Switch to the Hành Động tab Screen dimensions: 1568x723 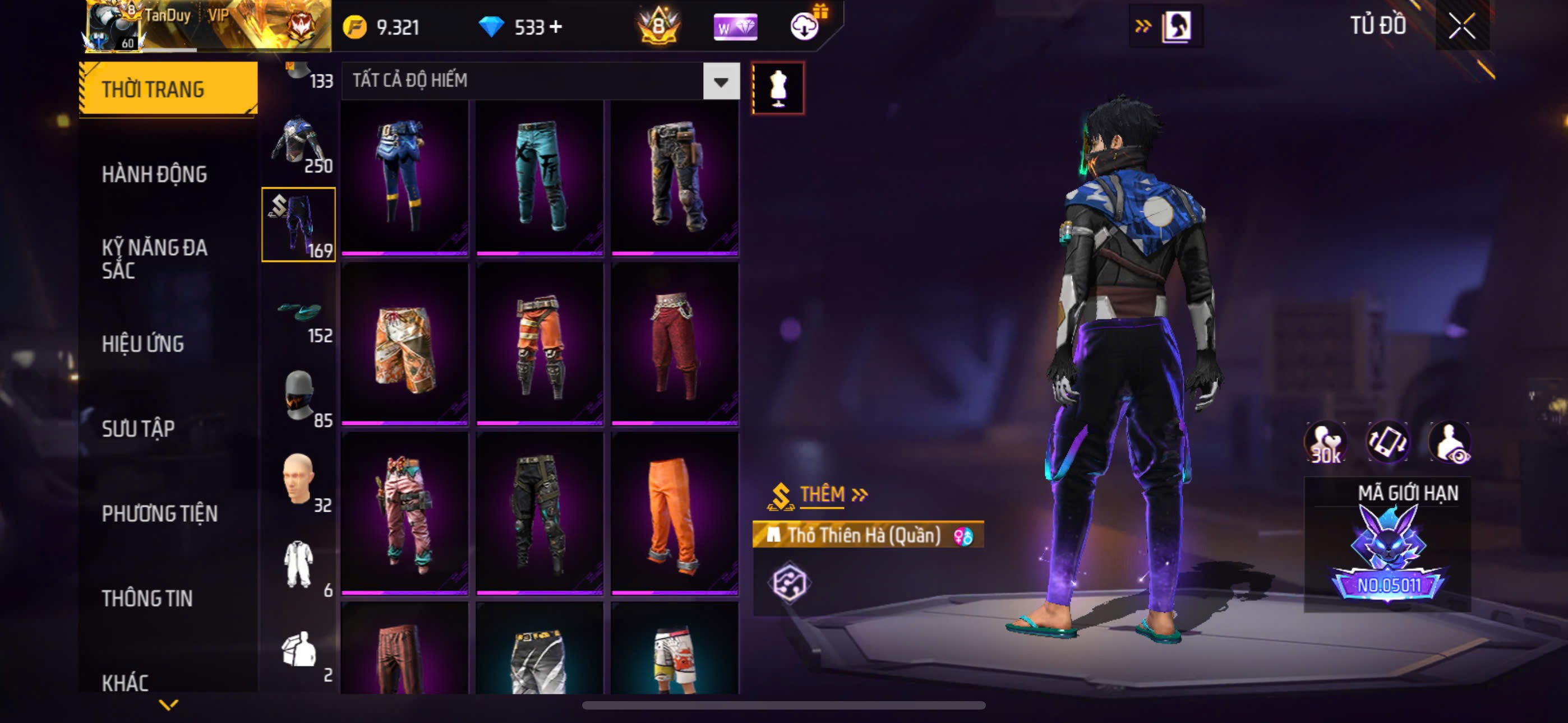pos(154,175)
